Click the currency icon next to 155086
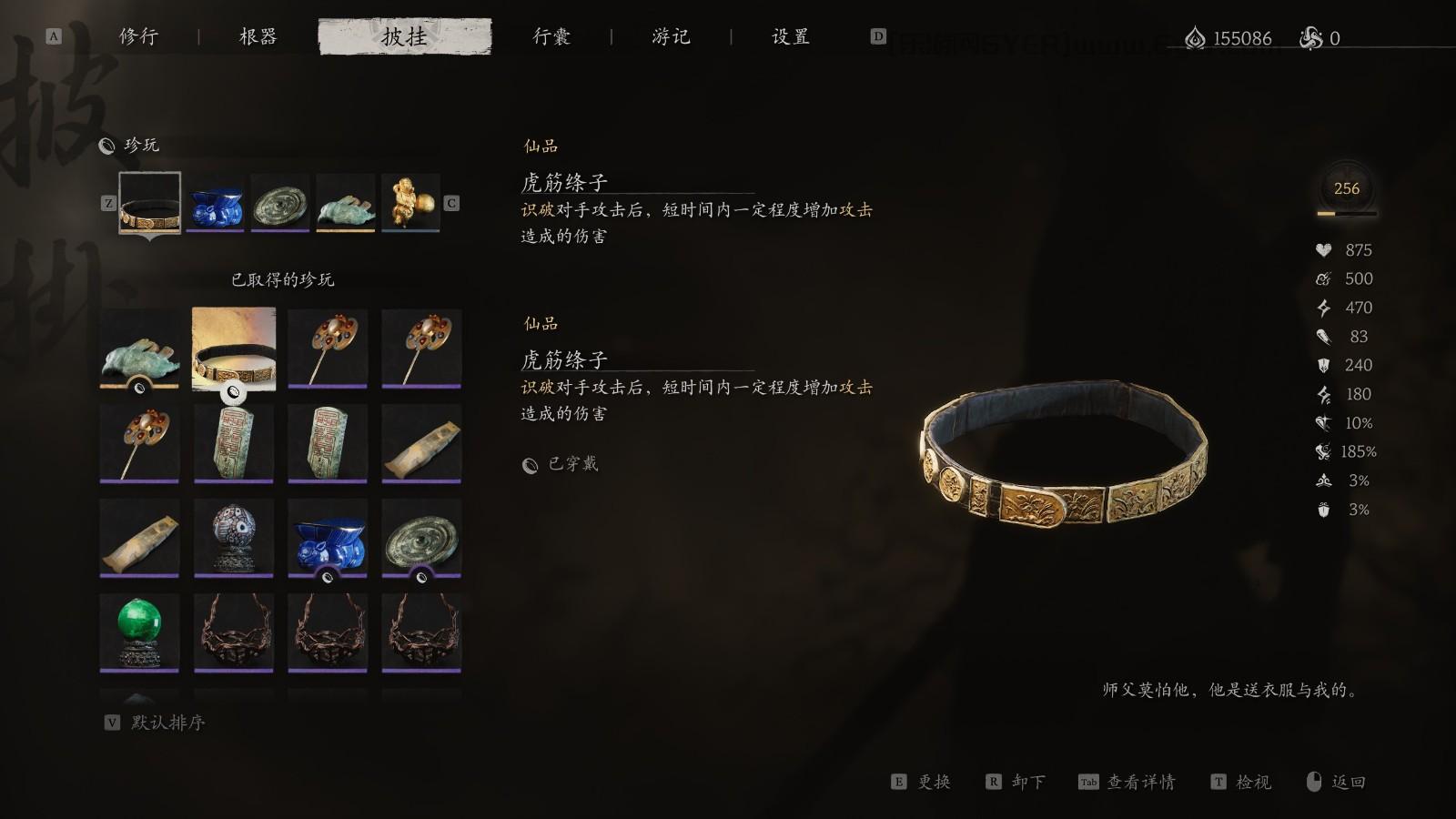The width and height of the screenshot is (1456, 819). point(1195,38)
